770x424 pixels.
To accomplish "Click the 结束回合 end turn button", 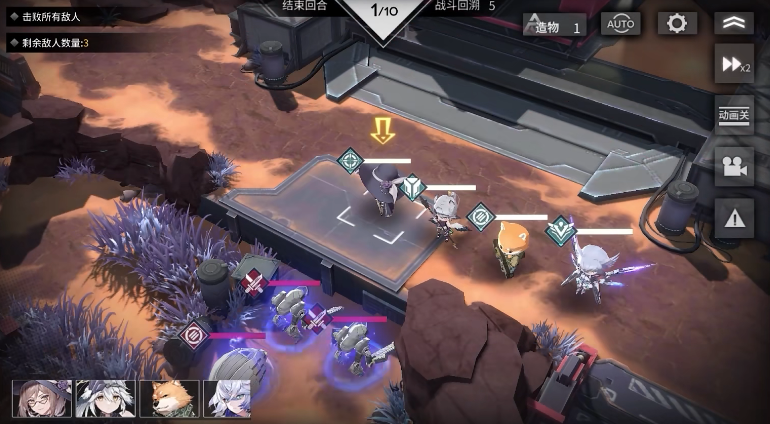I will (304, 7).
